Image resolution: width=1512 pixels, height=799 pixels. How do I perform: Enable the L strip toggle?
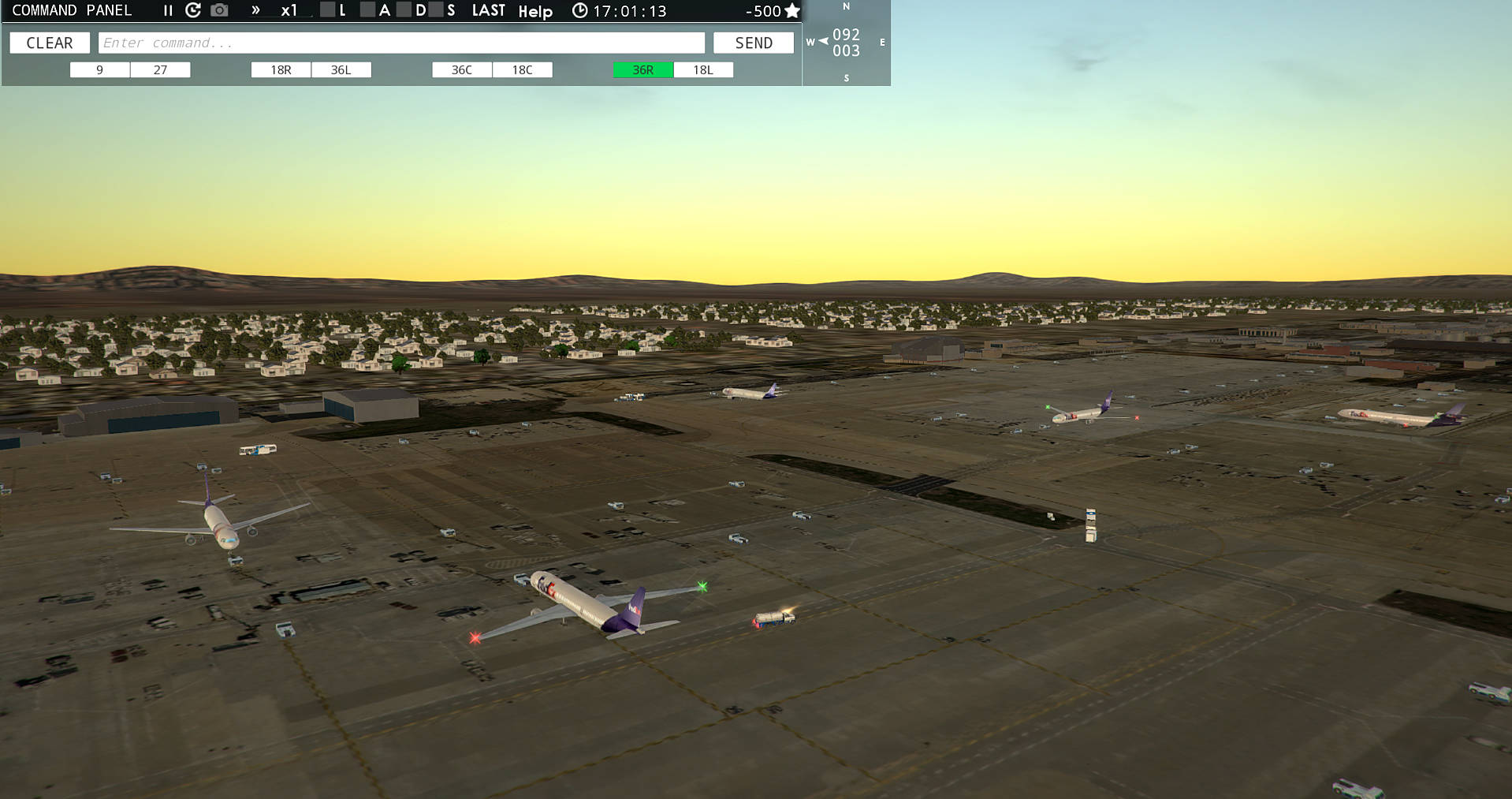pyautogui.click(x=328, y=10)
